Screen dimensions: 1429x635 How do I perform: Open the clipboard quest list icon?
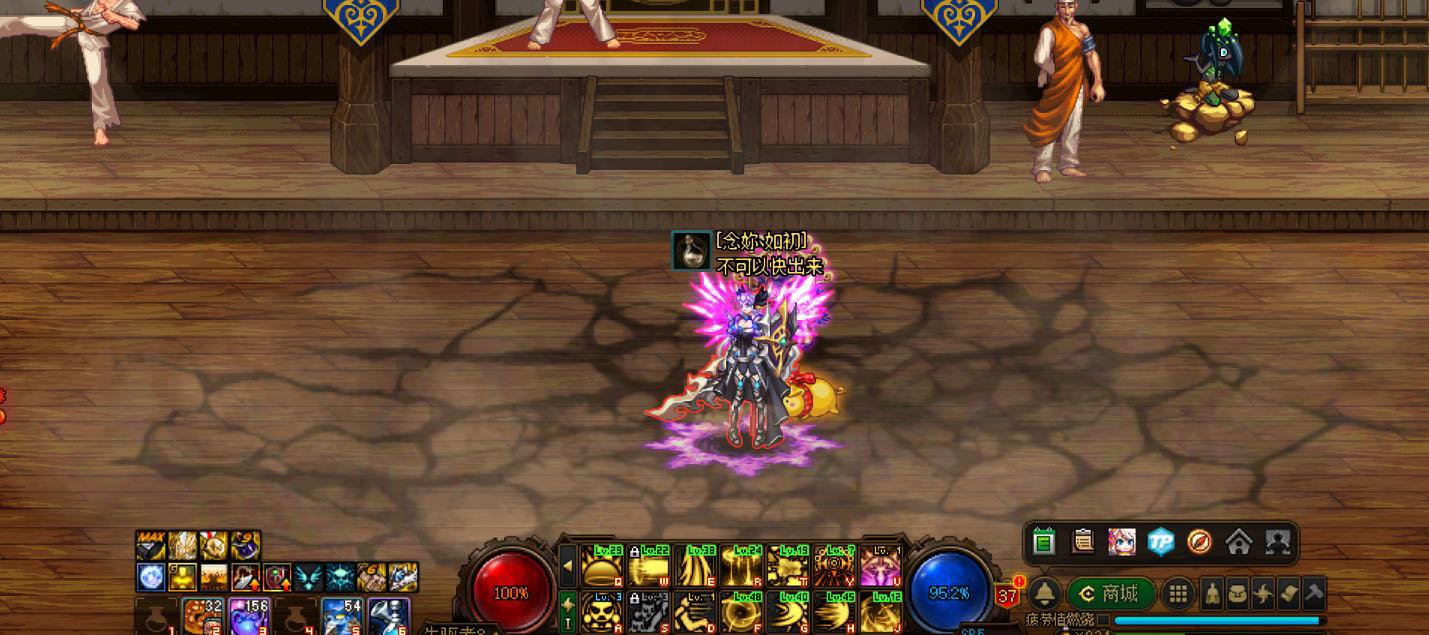tap(1082, 542)
